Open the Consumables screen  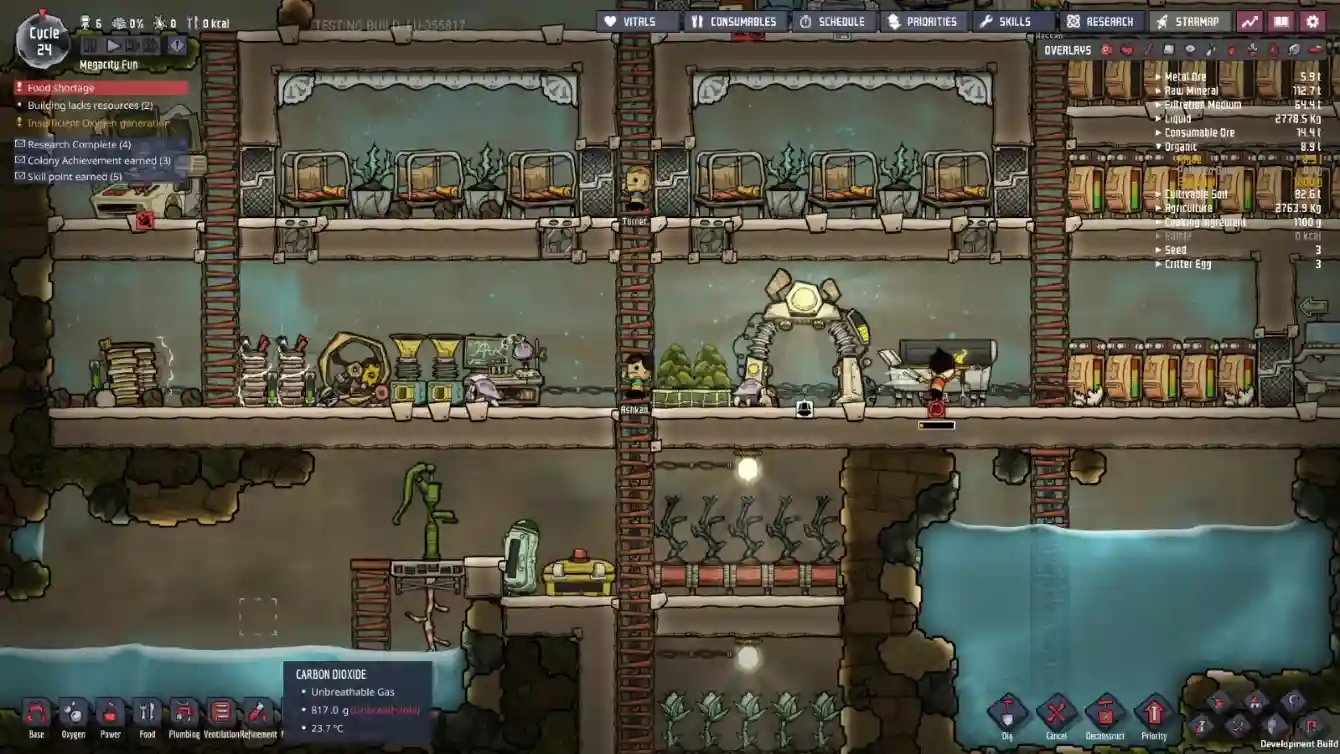tap(733, 21)
